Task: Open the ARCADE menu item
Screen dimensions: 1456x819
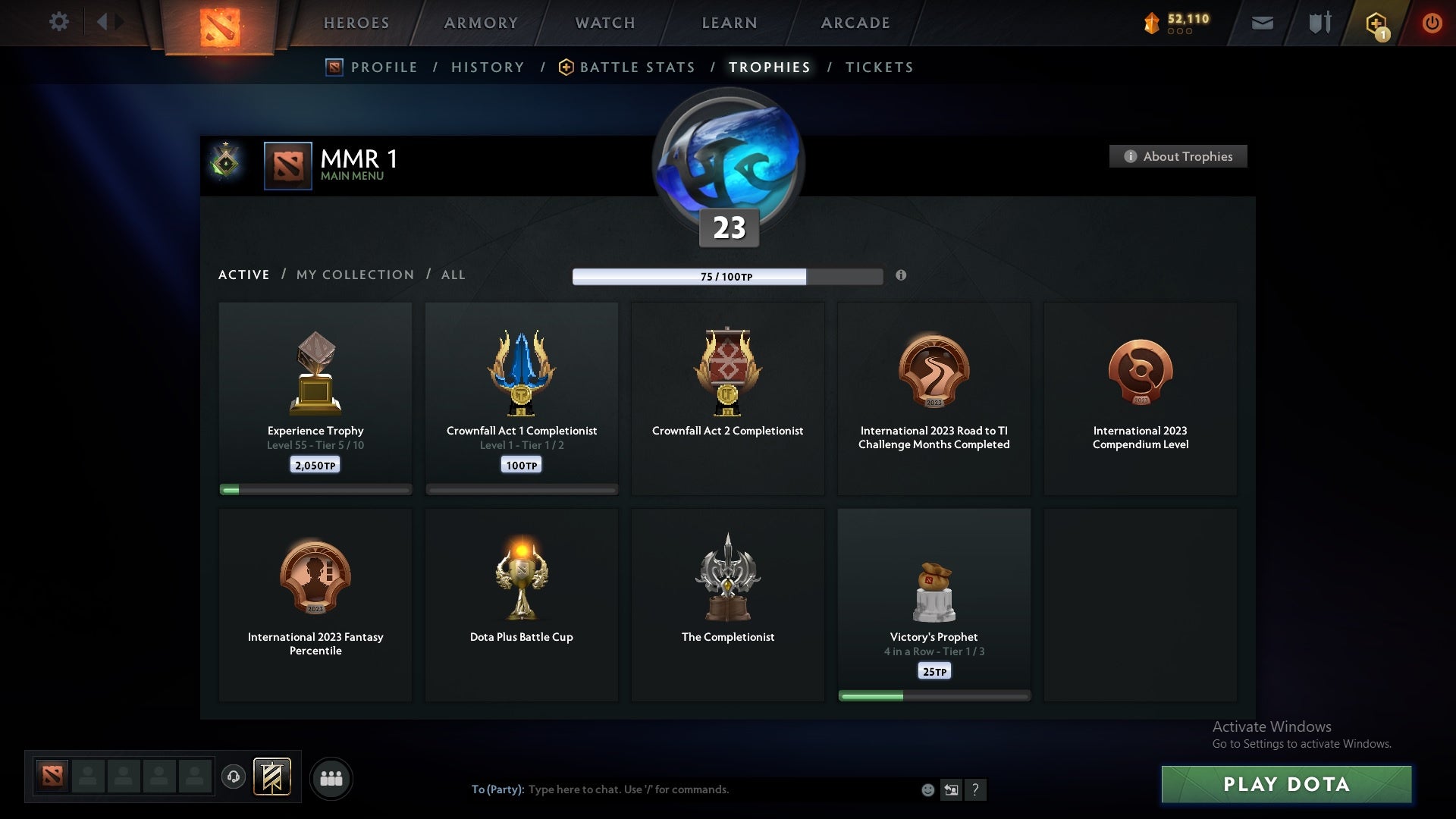Action: (x=855, y=23)
